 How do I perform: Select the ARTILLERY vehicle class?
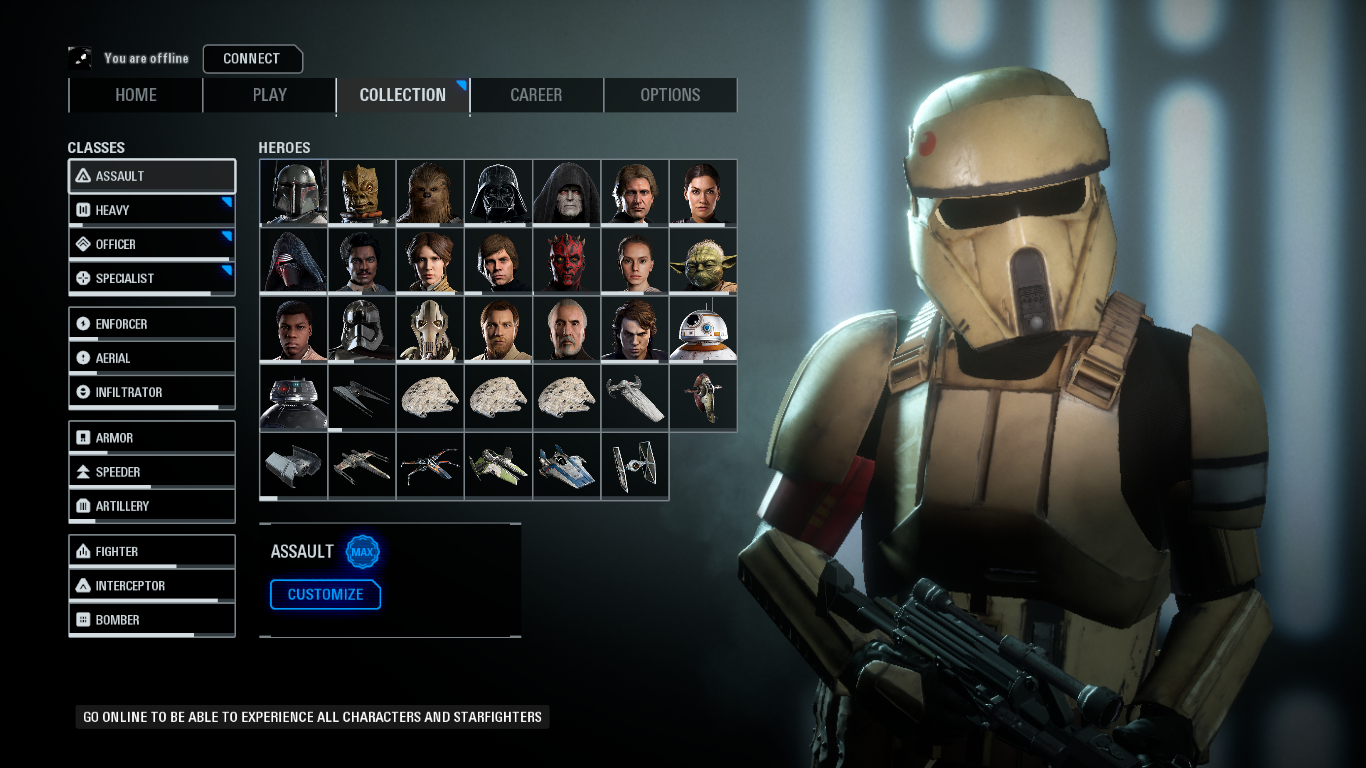click(152, 506)
